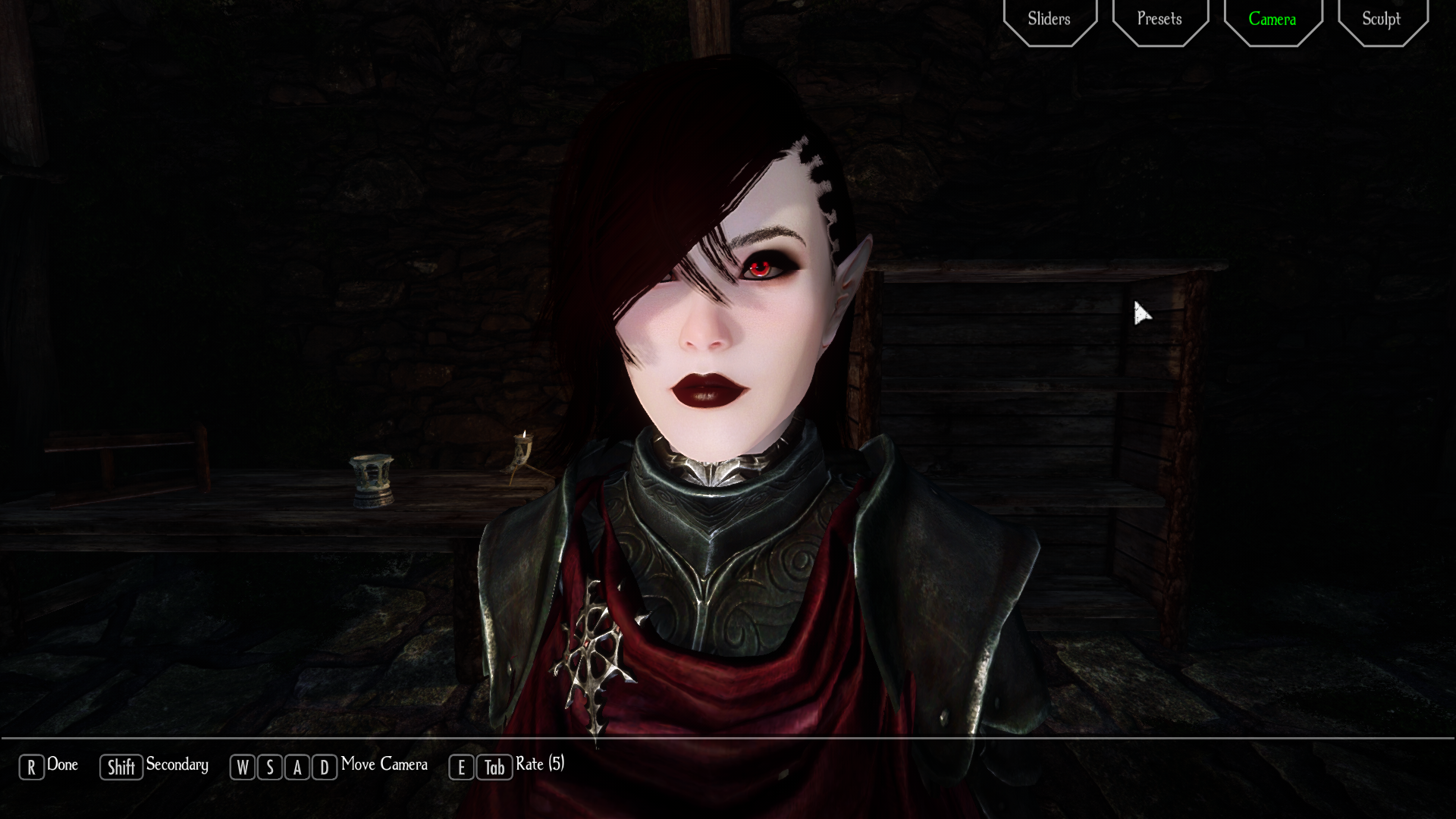Select the S key icon in camera controls
Screen dimensions: 1456x819
pos(269,767)
